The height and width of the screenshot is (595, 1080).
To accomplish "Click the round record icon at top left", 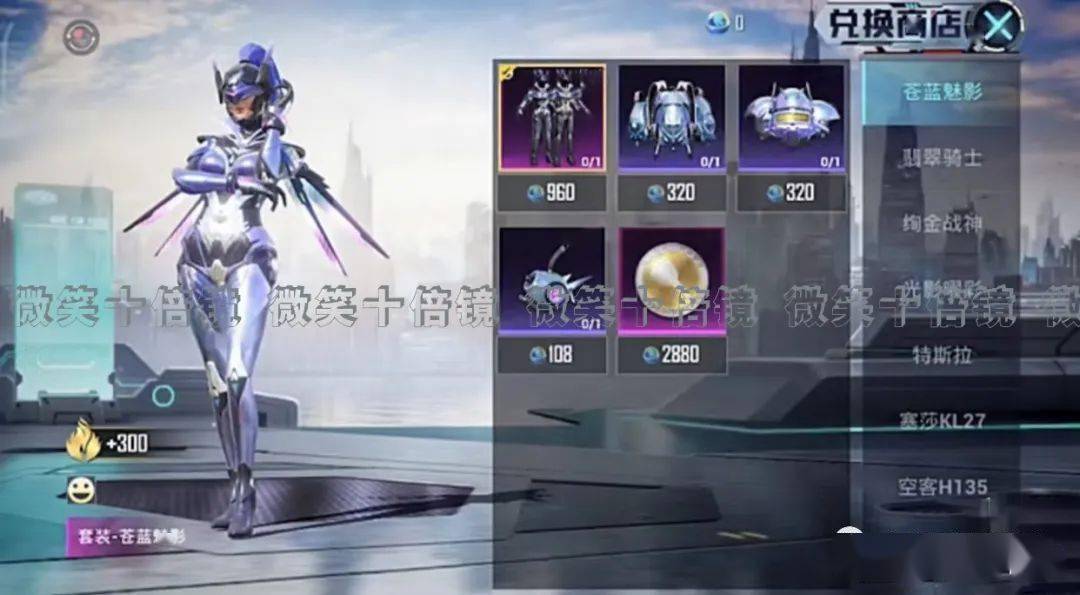I will [81, 38].
